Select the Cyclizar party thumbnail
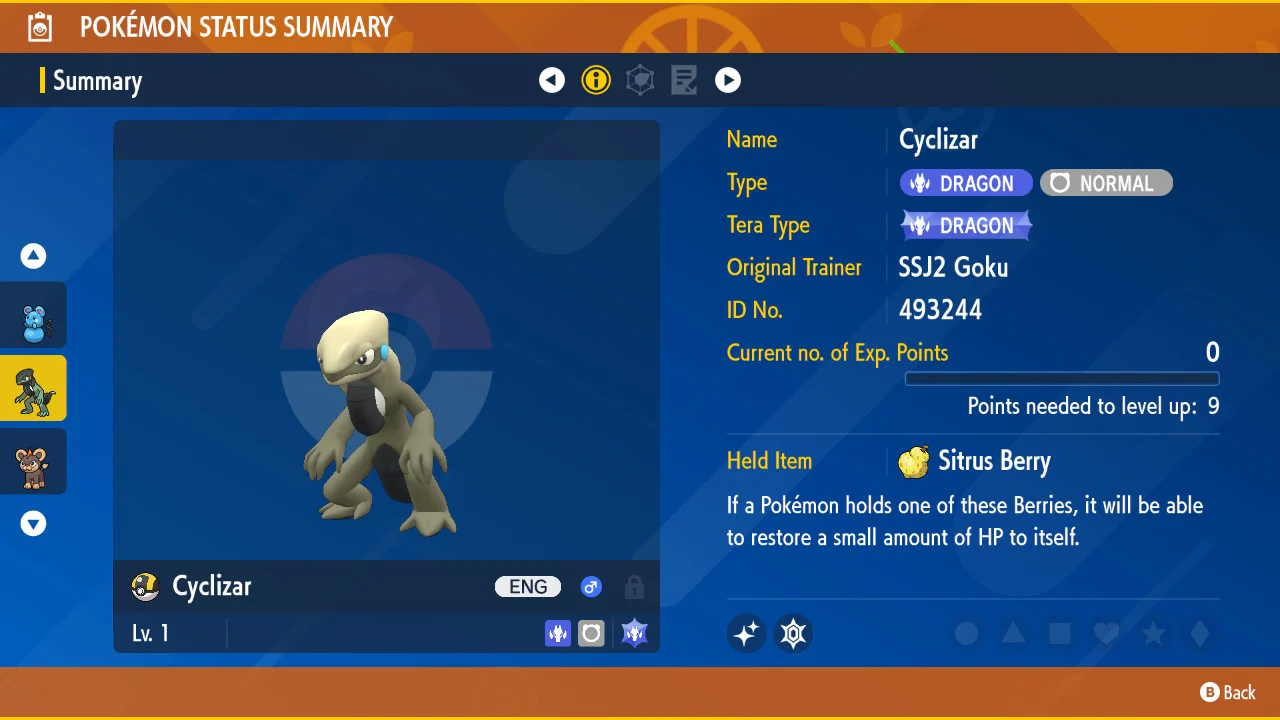Viewport: 1280px width, 720px height. pos(34,388)
